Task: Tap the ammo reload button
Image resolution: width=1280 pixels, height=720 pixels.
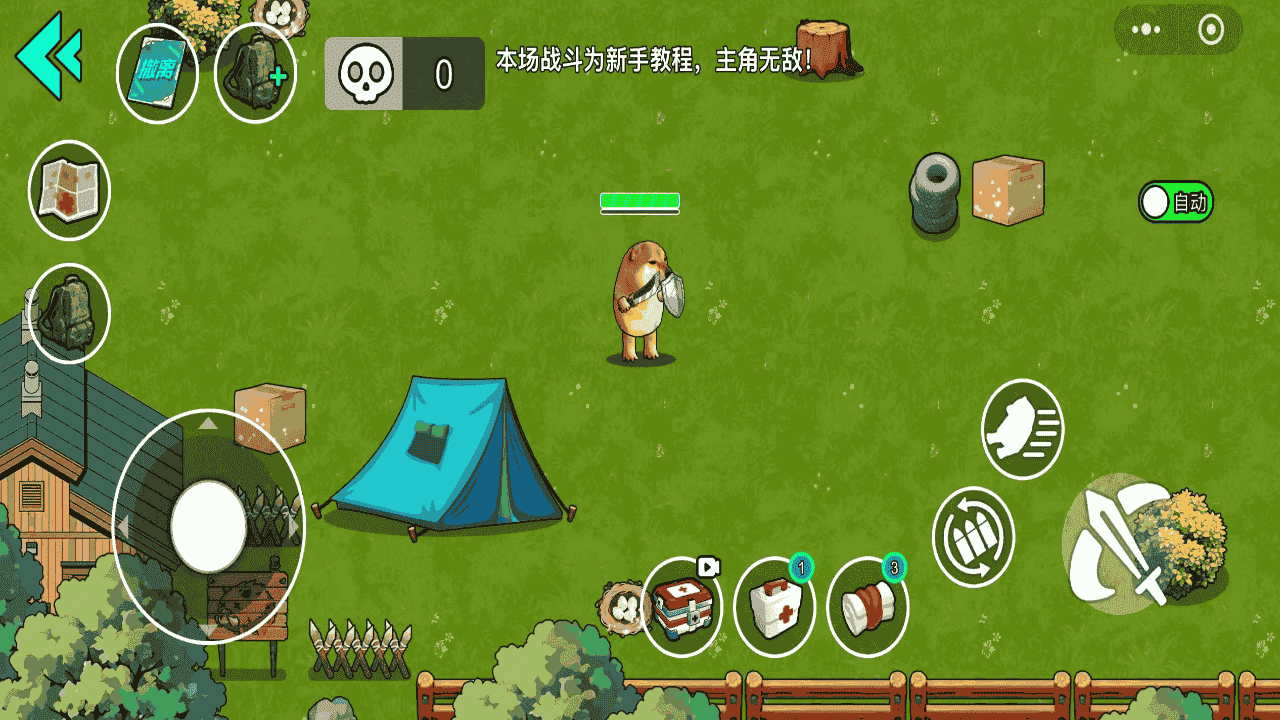Action: [973, 536]
